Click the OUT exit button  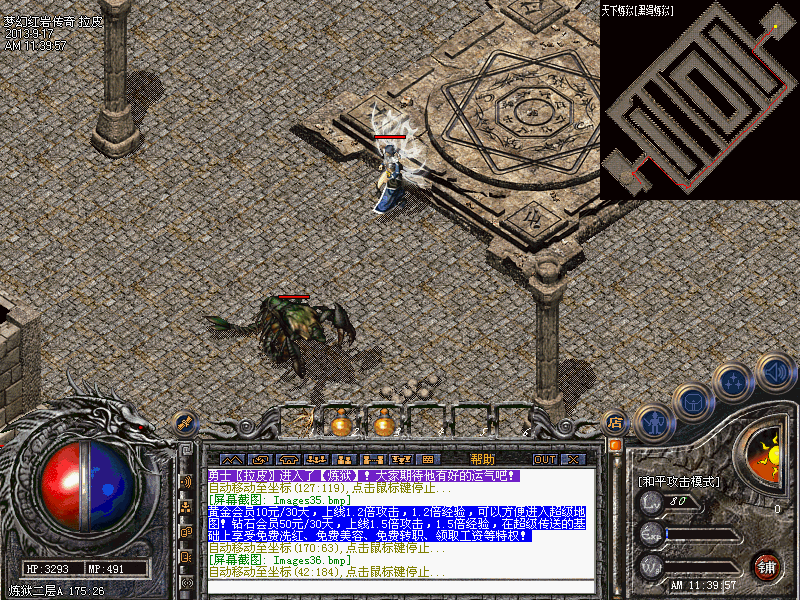point(544,459)
